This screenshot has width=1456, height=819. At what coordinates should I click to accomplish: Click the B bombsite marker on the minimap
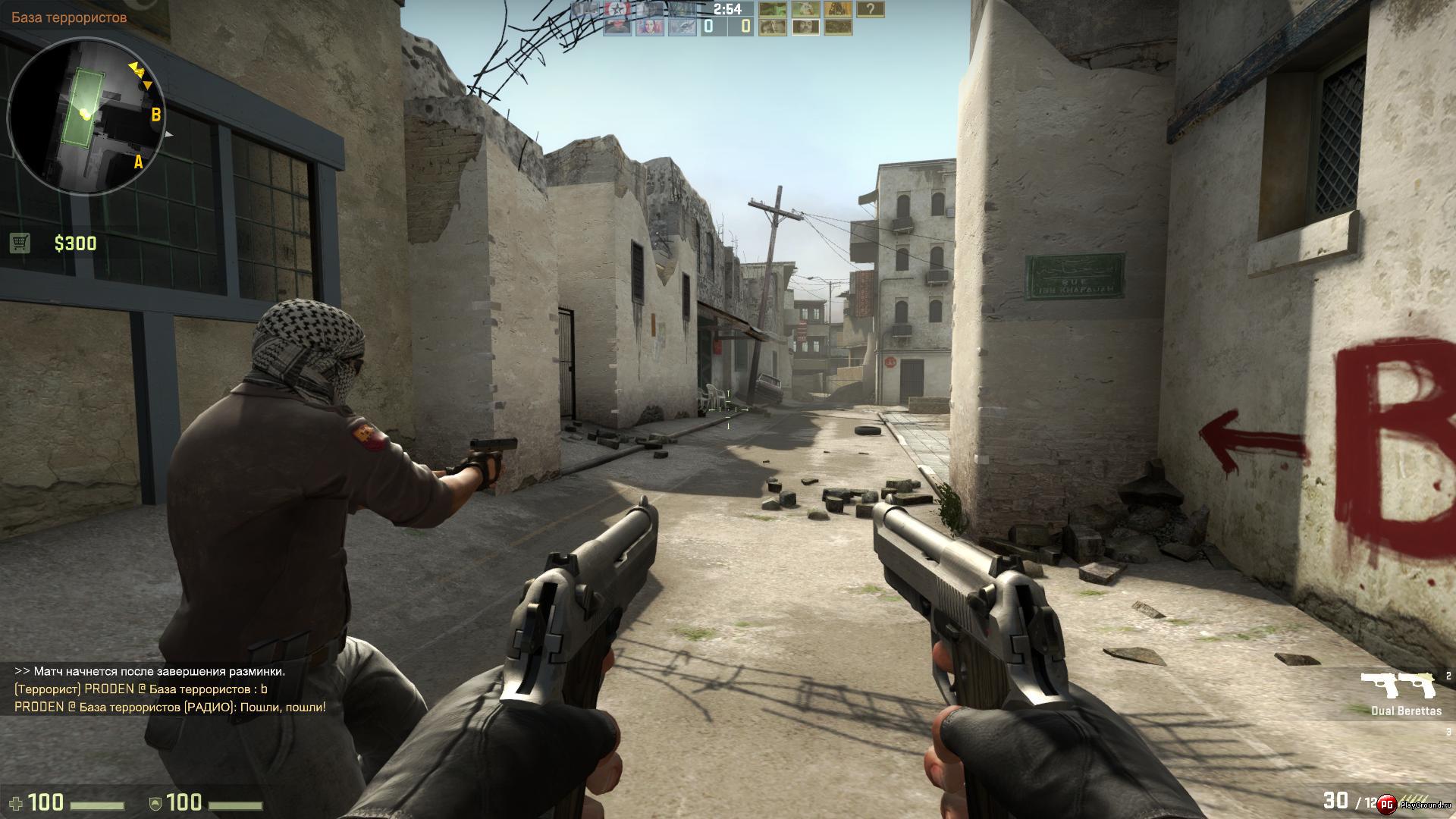click(x=156, y=115)
